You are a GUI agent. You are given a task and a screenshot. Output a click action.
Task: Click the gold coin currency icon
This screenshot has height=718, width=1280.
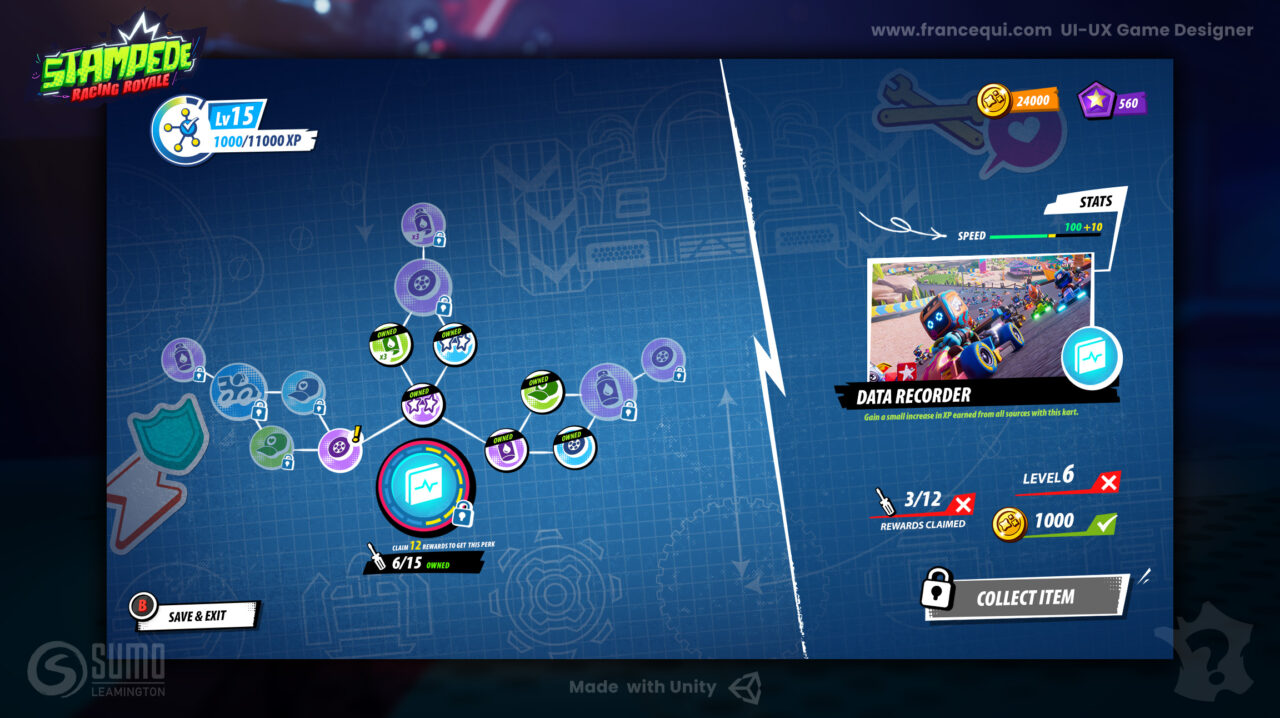pos(995,101)
